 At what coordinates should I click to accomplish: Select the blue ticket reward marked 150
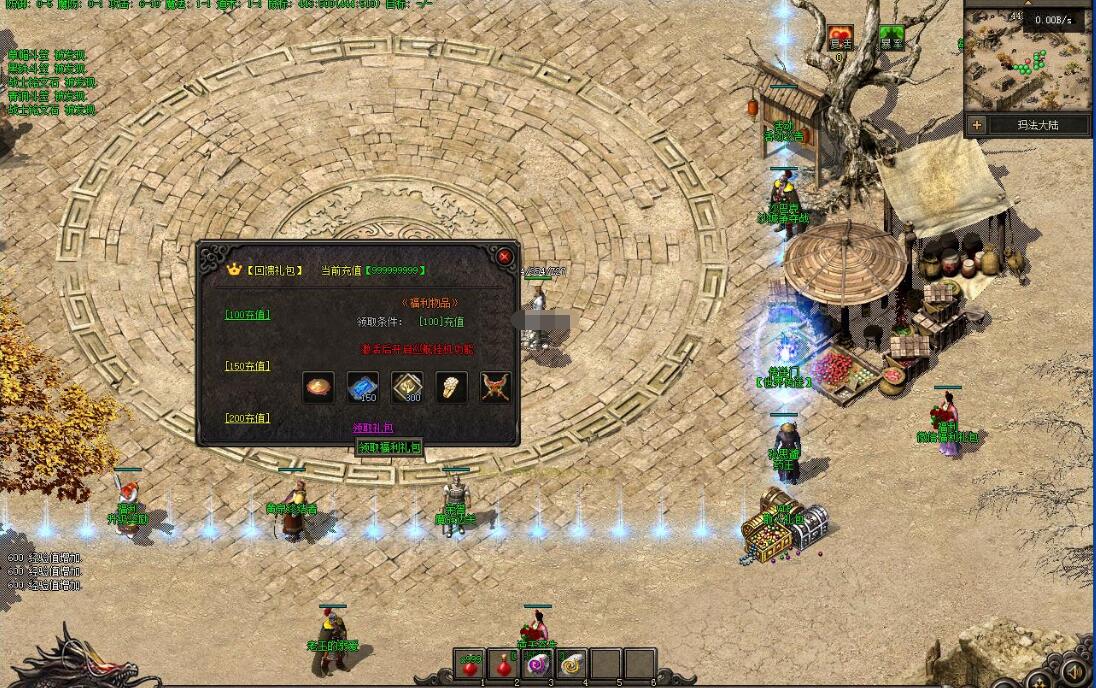tap(362, 387)
